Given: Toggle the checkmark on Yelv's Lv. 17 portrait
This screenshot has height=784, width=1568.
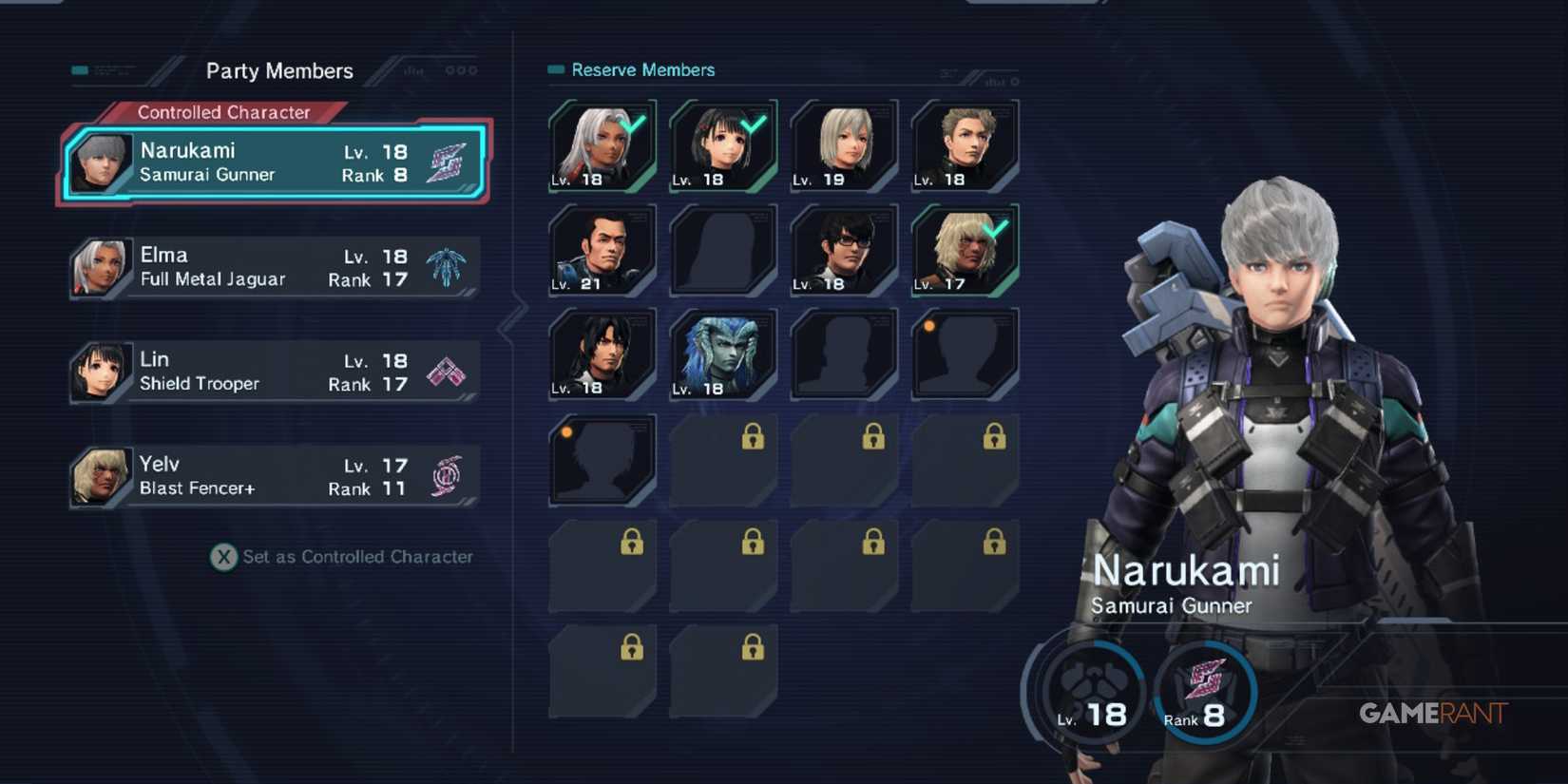Looking at the screenshot, I should [x=963, y=250].
